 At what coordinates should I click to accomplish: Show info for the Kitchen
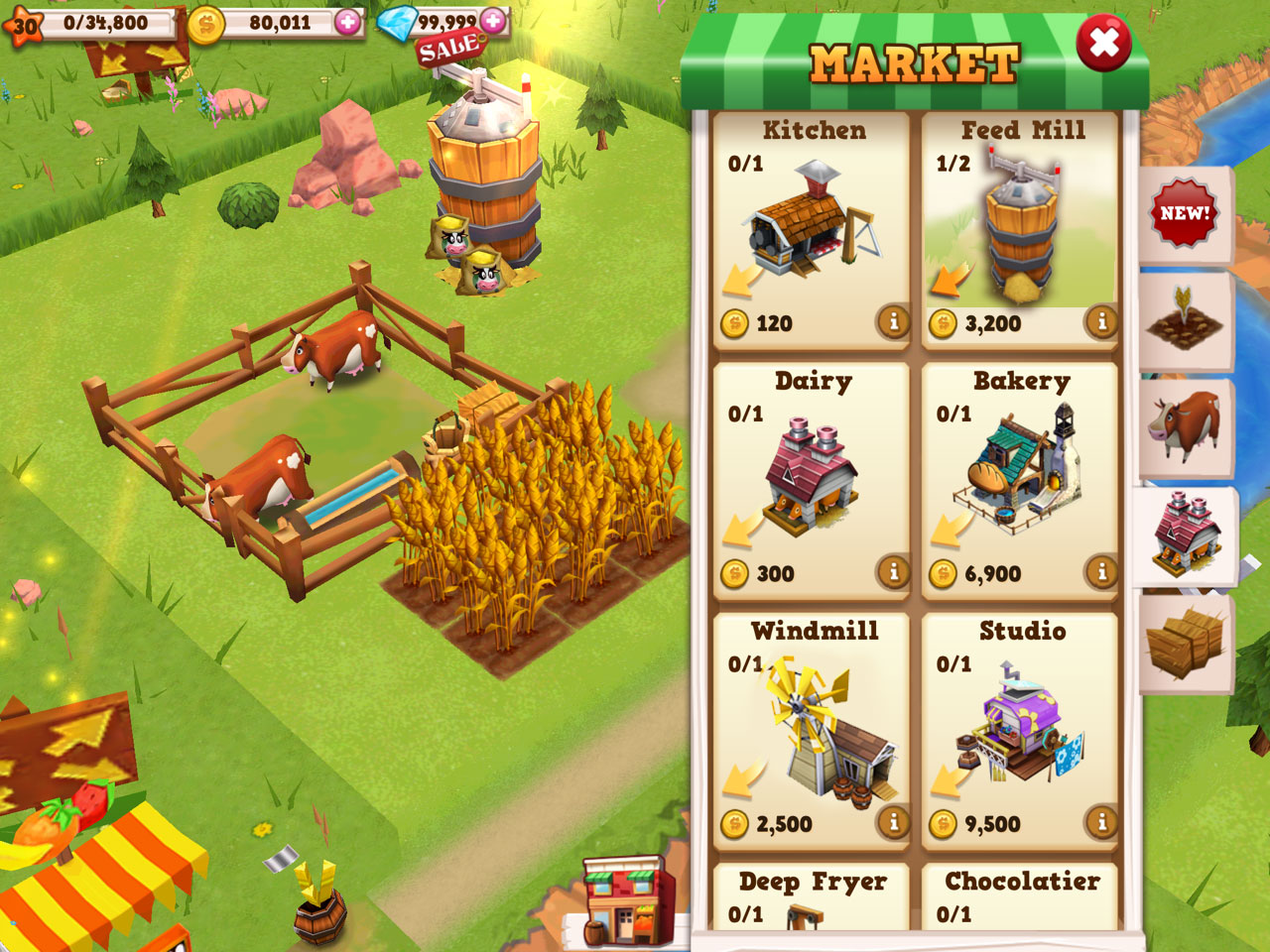pyautogui.click(x=893, y=321)
